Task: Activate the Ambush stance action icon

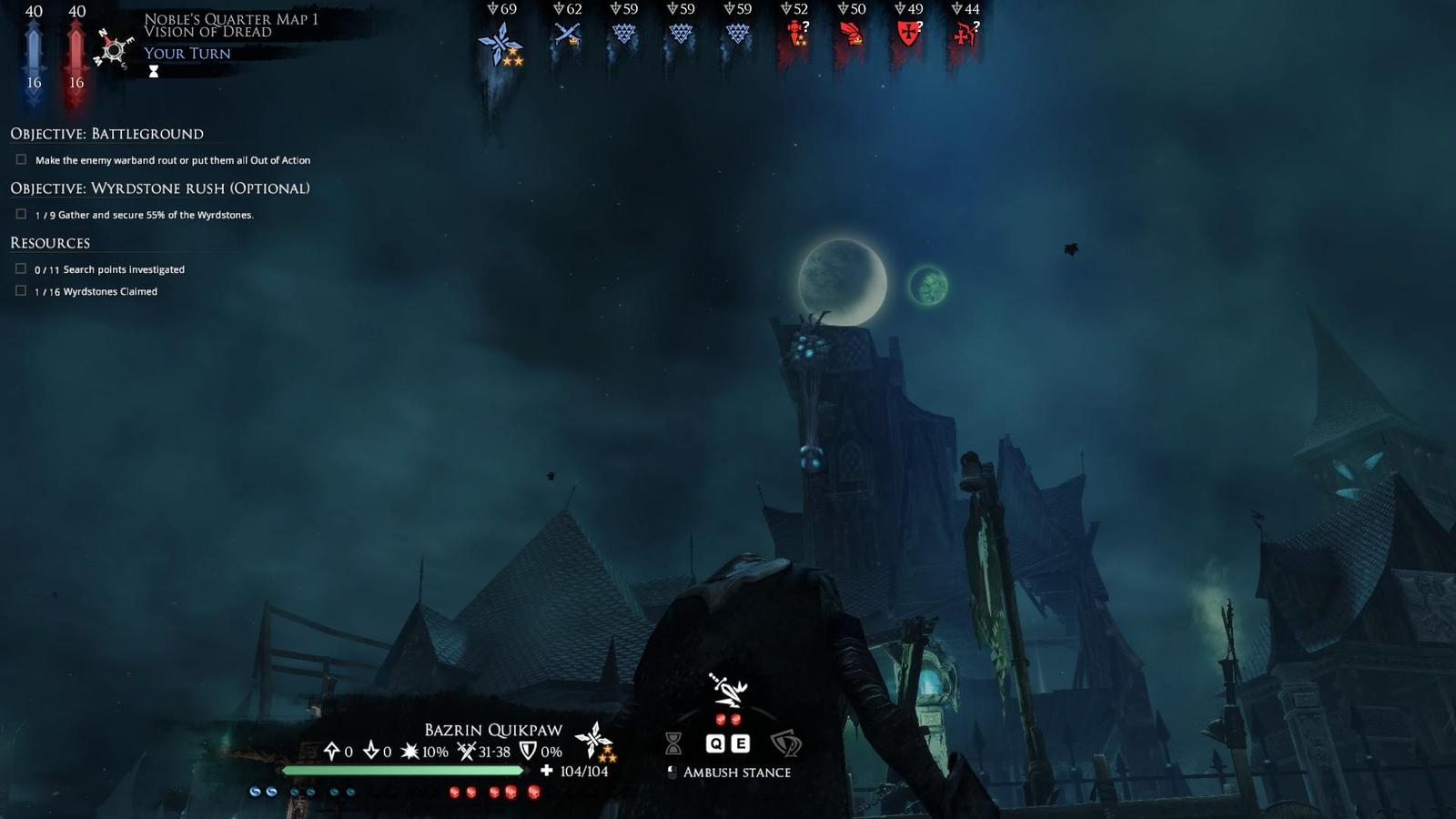Action: point(729,692)
